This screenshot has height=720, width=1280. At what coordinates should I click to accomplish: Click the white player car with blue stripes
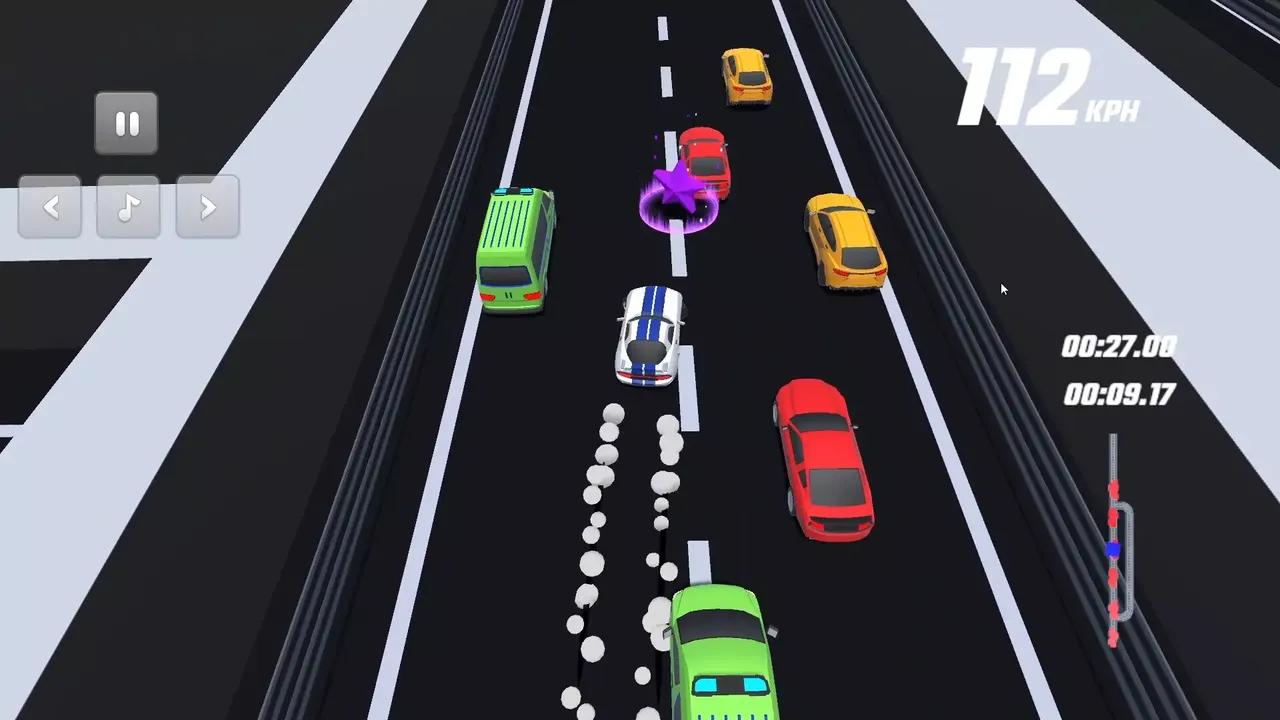[650, 335]
